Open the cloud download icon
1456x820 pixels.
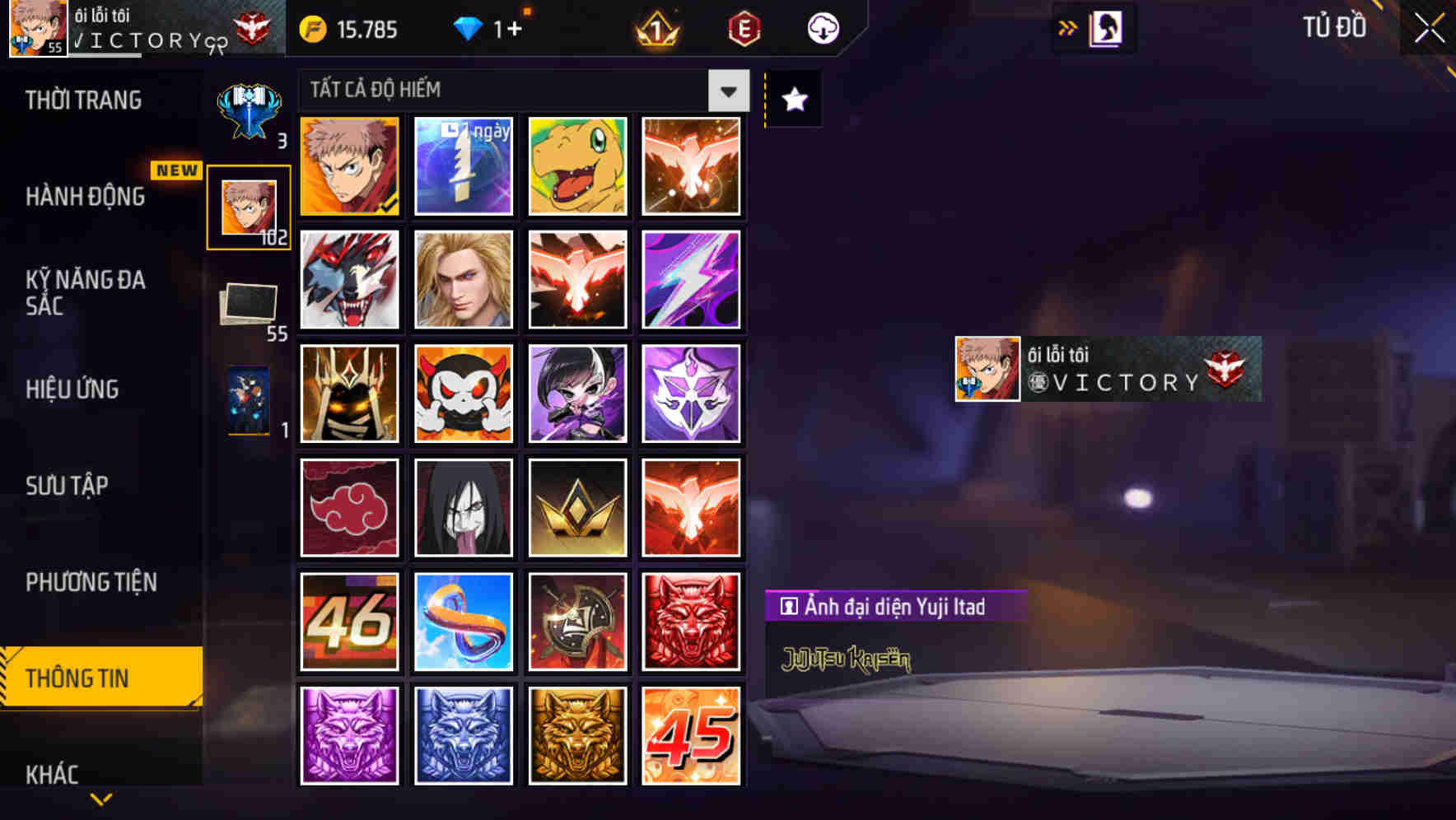pos(819,27)
